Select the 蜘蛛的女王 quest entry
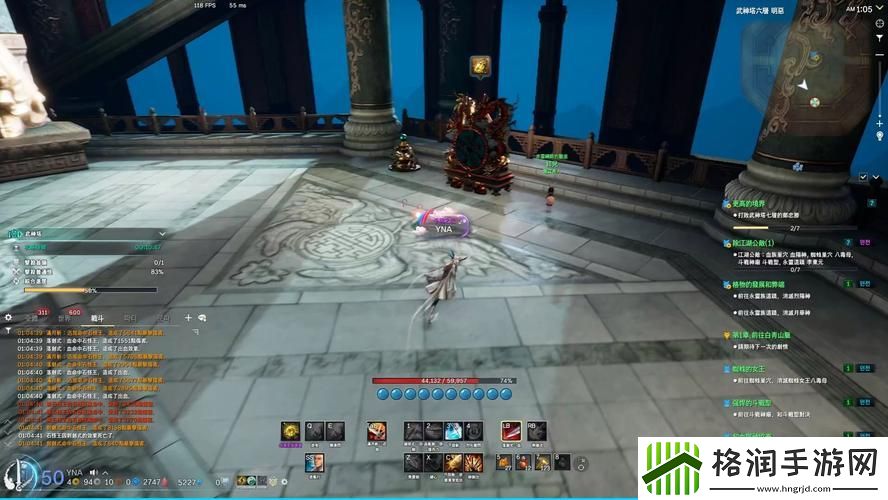 coord(747,368)
